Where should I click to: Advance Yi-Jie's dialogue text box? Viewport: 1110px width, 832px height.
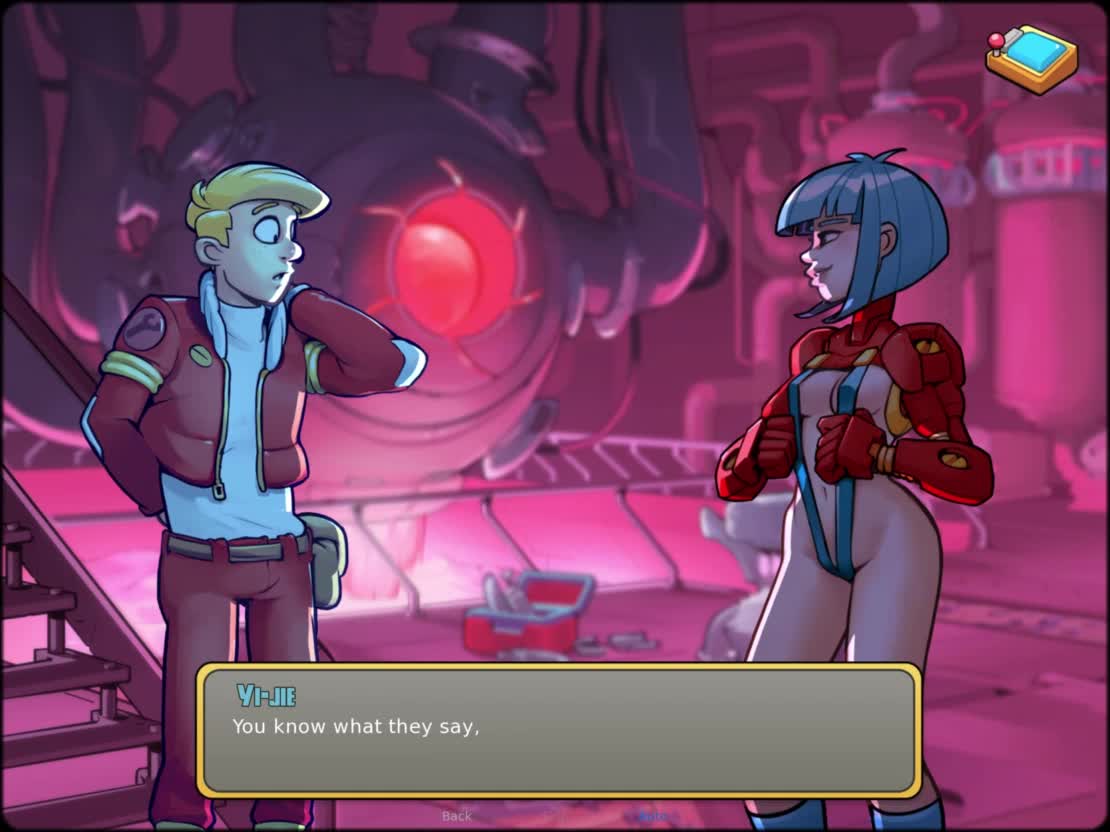(558, 730)
